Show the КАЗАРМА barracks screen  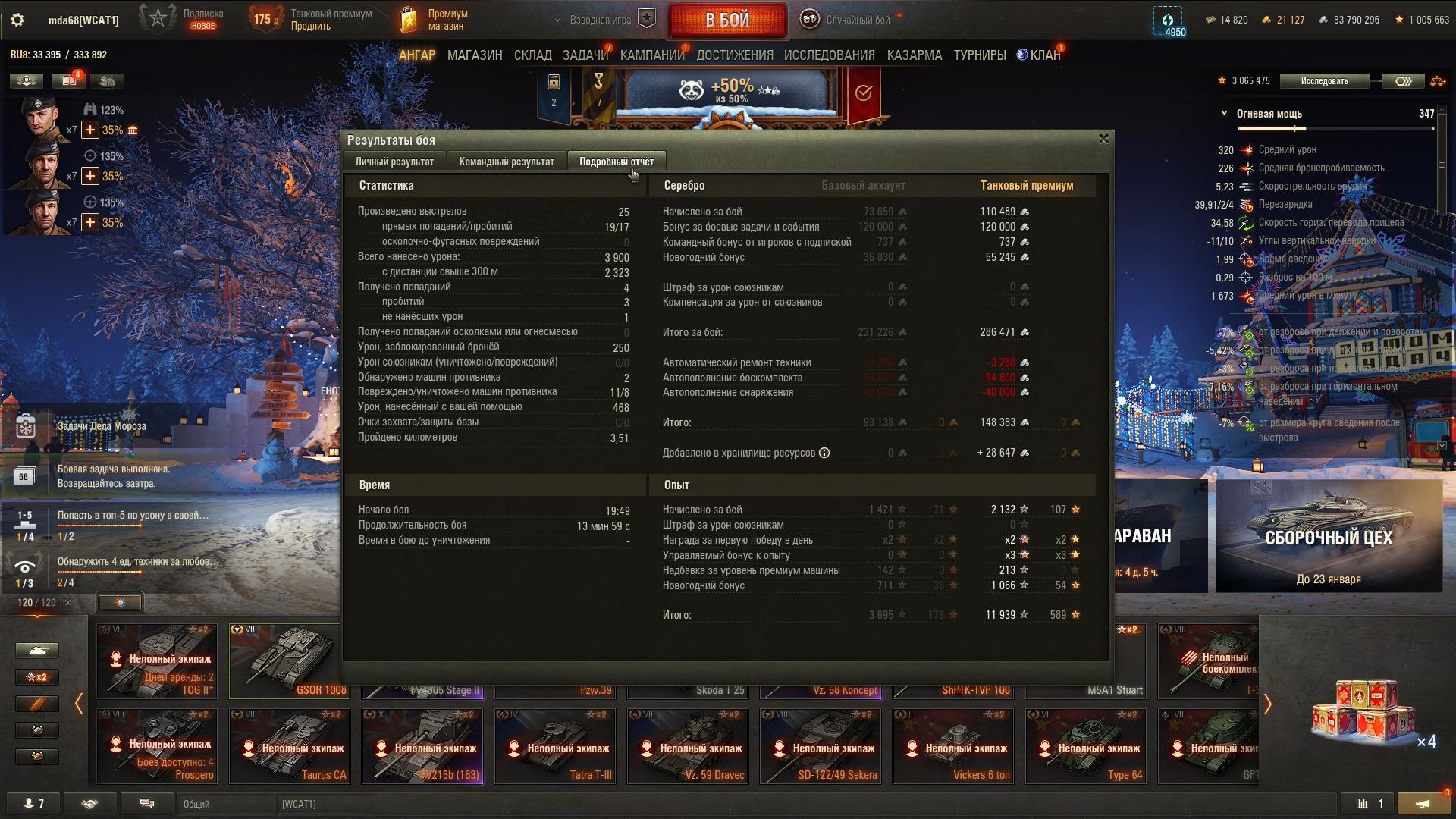tap(914, 55)
